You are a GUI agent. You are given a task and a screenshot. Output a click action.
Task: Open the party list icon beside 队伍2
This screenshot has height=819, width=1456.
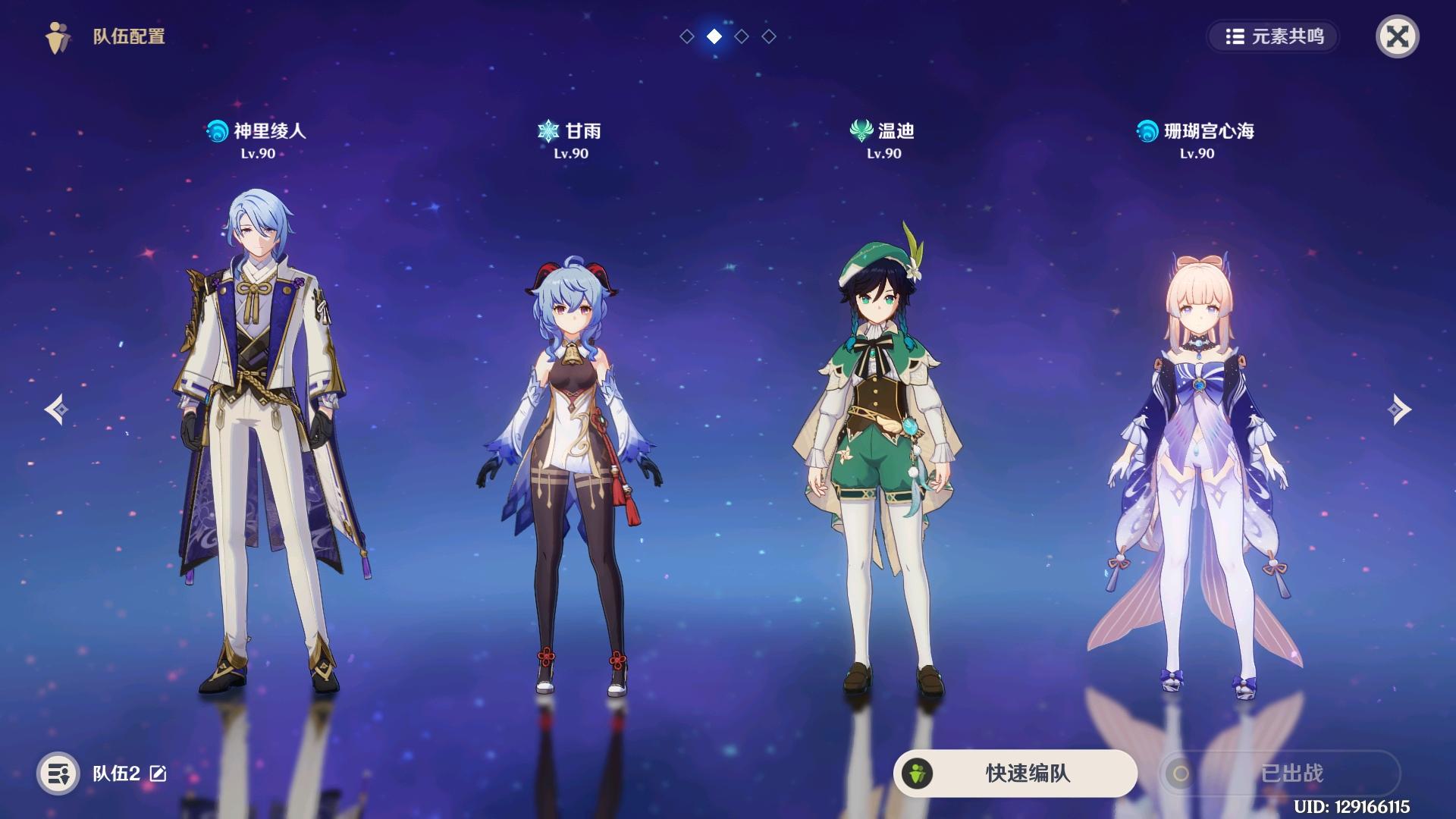58,773
